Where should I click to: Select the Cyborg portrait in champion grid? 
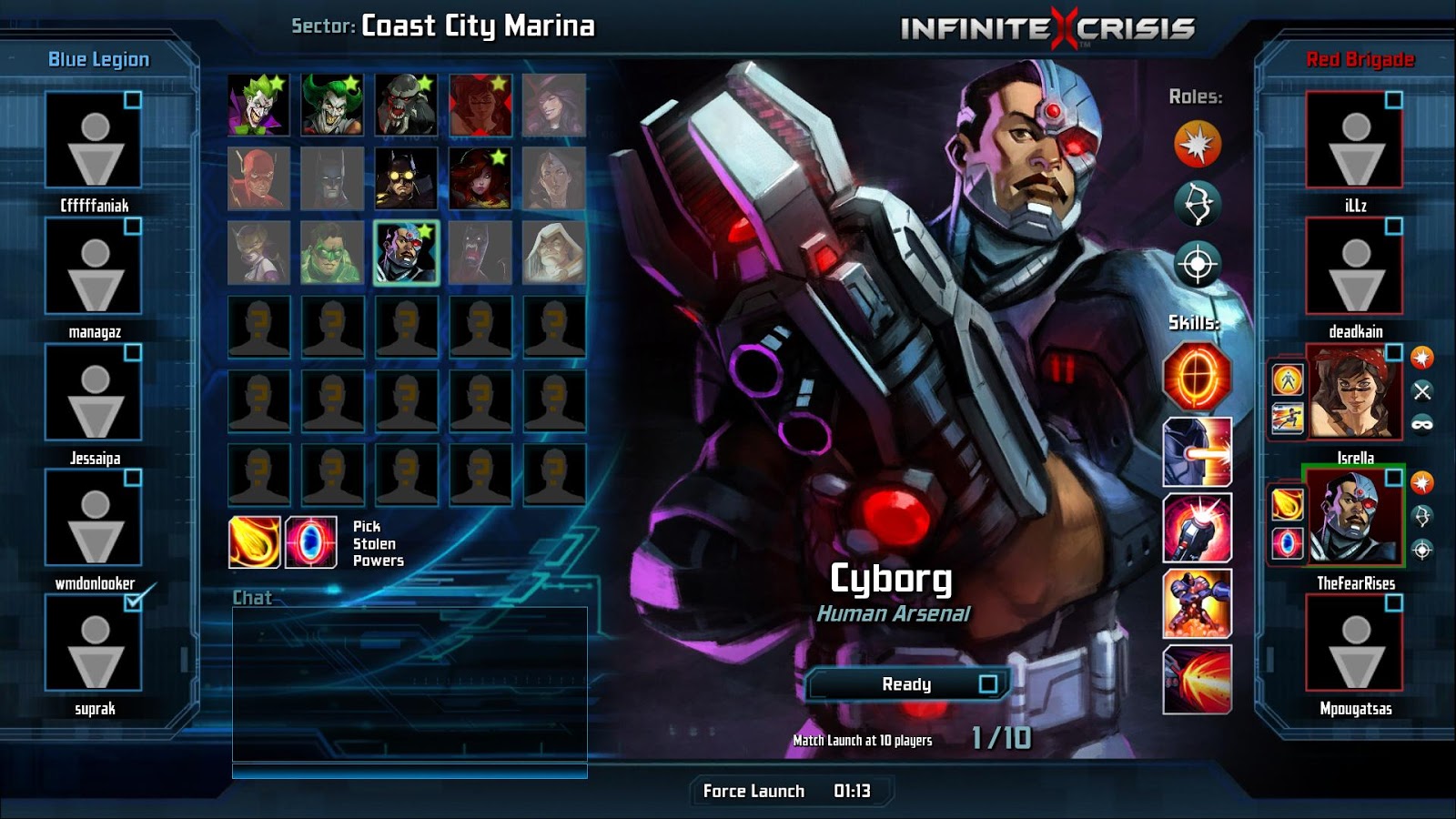click(406, 252)
